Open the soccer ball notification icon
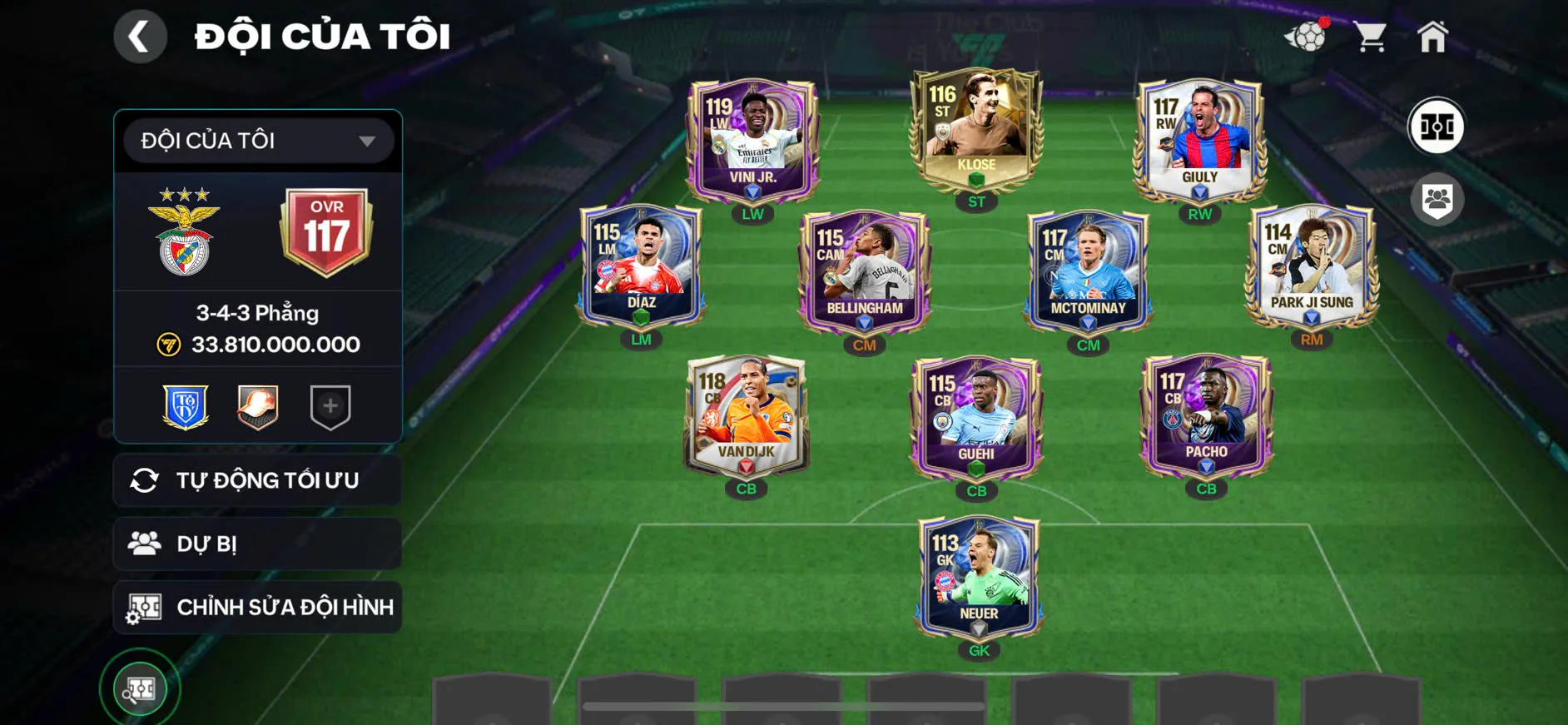Viewport: 1568px width, 725px height. click(1307, 36)
